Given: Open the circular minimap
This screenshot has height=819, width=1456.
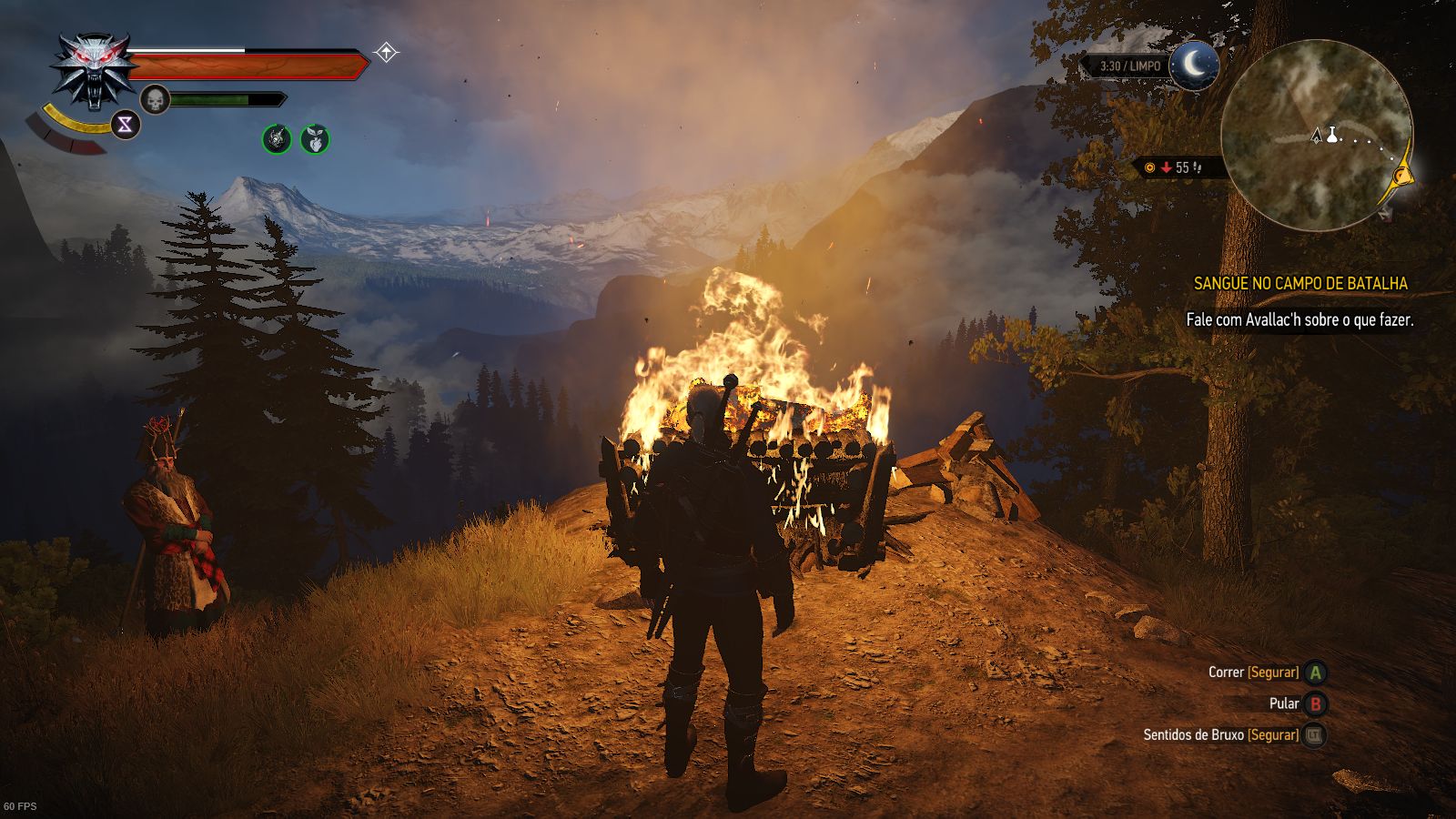Looking at the screenshot, I should 1316,135.
